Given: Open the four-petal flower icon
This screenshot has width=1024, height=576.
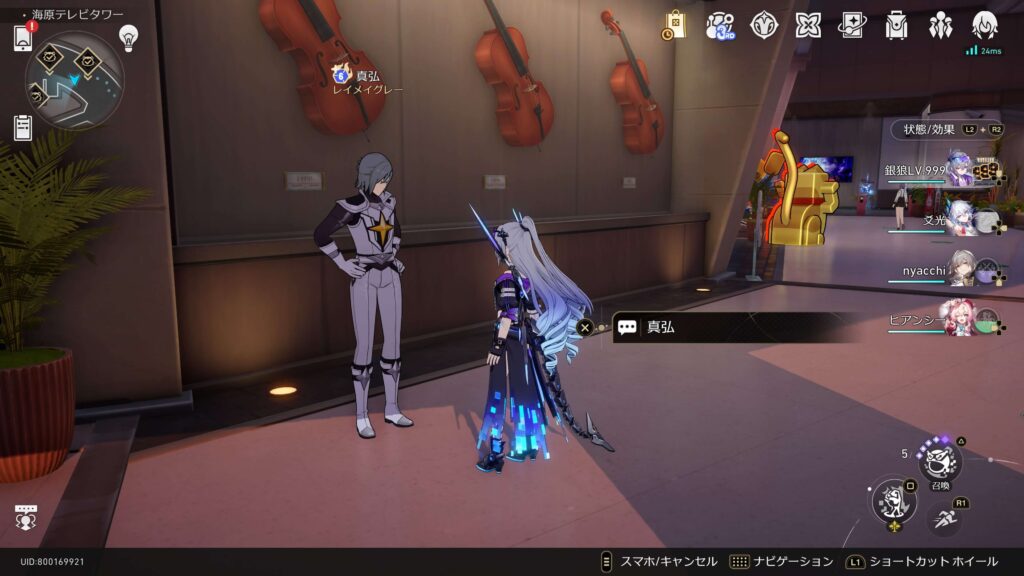Looking at the screenshot, I should click(x=808, y=25).
